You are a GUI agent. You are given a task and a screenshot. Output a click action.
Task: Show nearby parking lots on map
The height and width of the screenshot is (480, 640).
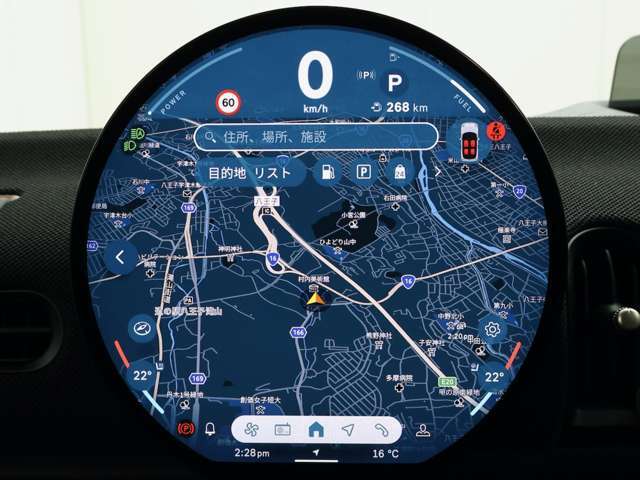tap(363, 172)
